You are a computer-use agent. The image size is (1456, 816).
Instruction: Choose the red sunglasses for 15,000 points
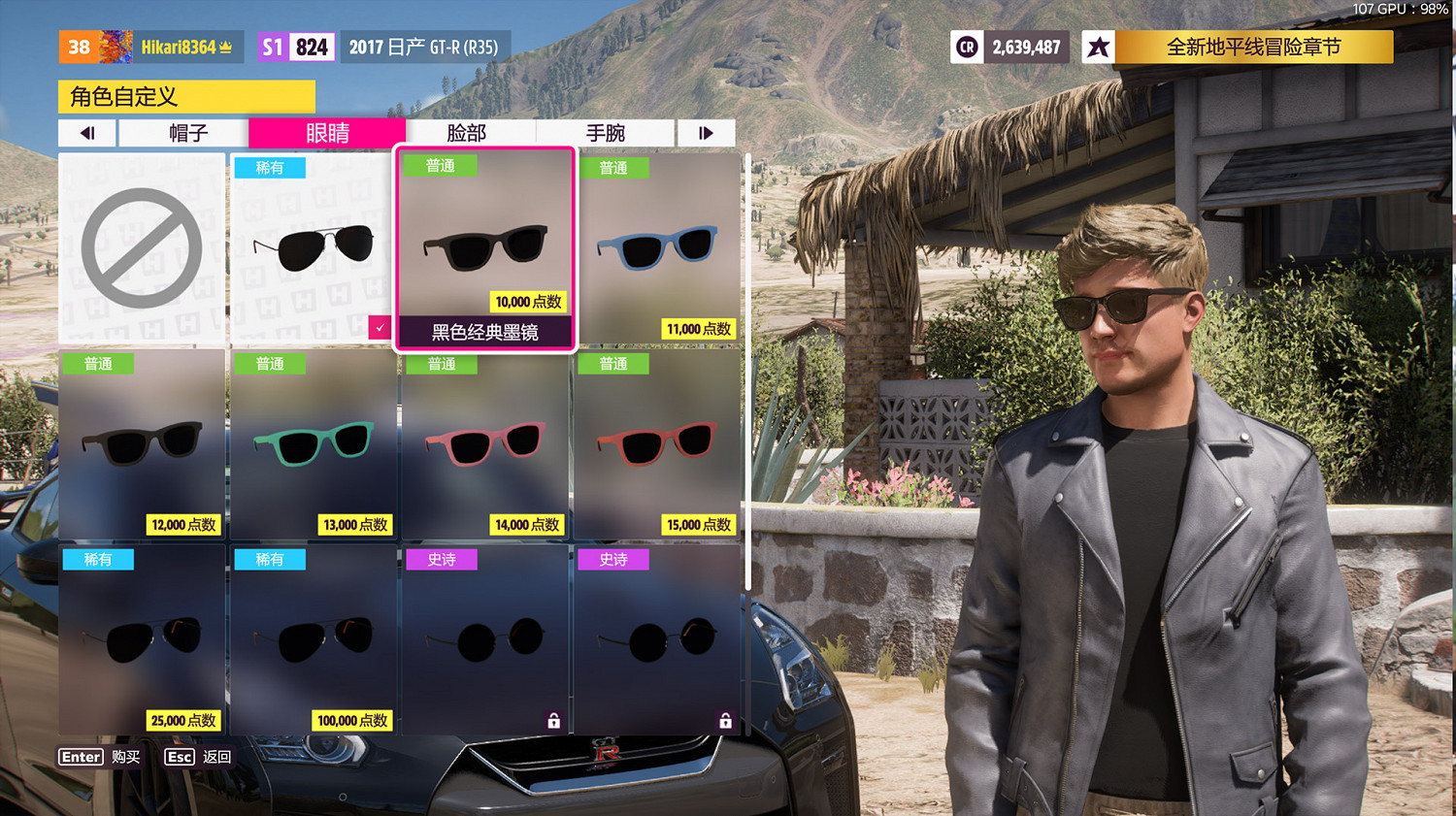point(656,444)
